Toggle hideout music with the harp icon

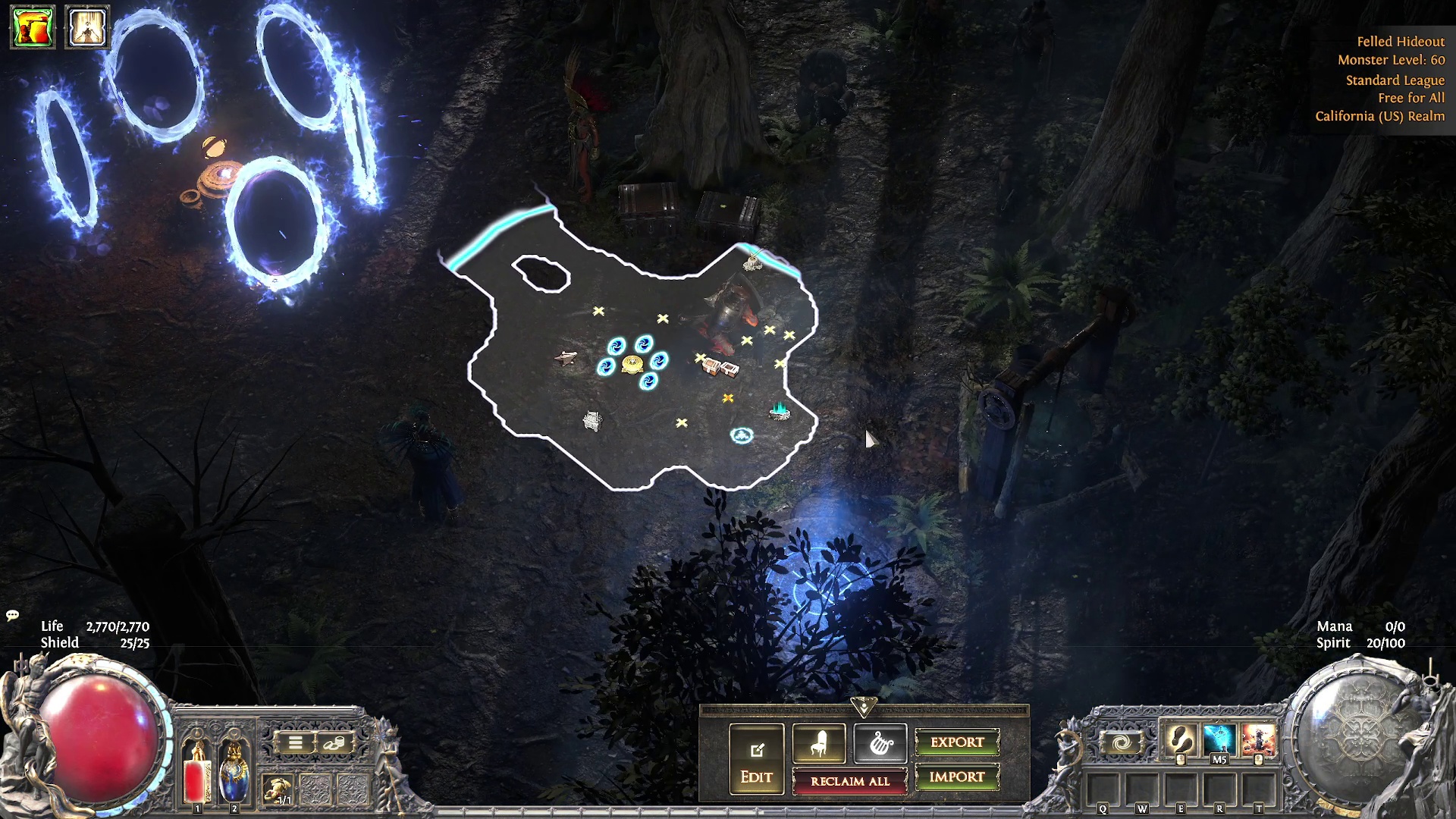coord(880,744)
